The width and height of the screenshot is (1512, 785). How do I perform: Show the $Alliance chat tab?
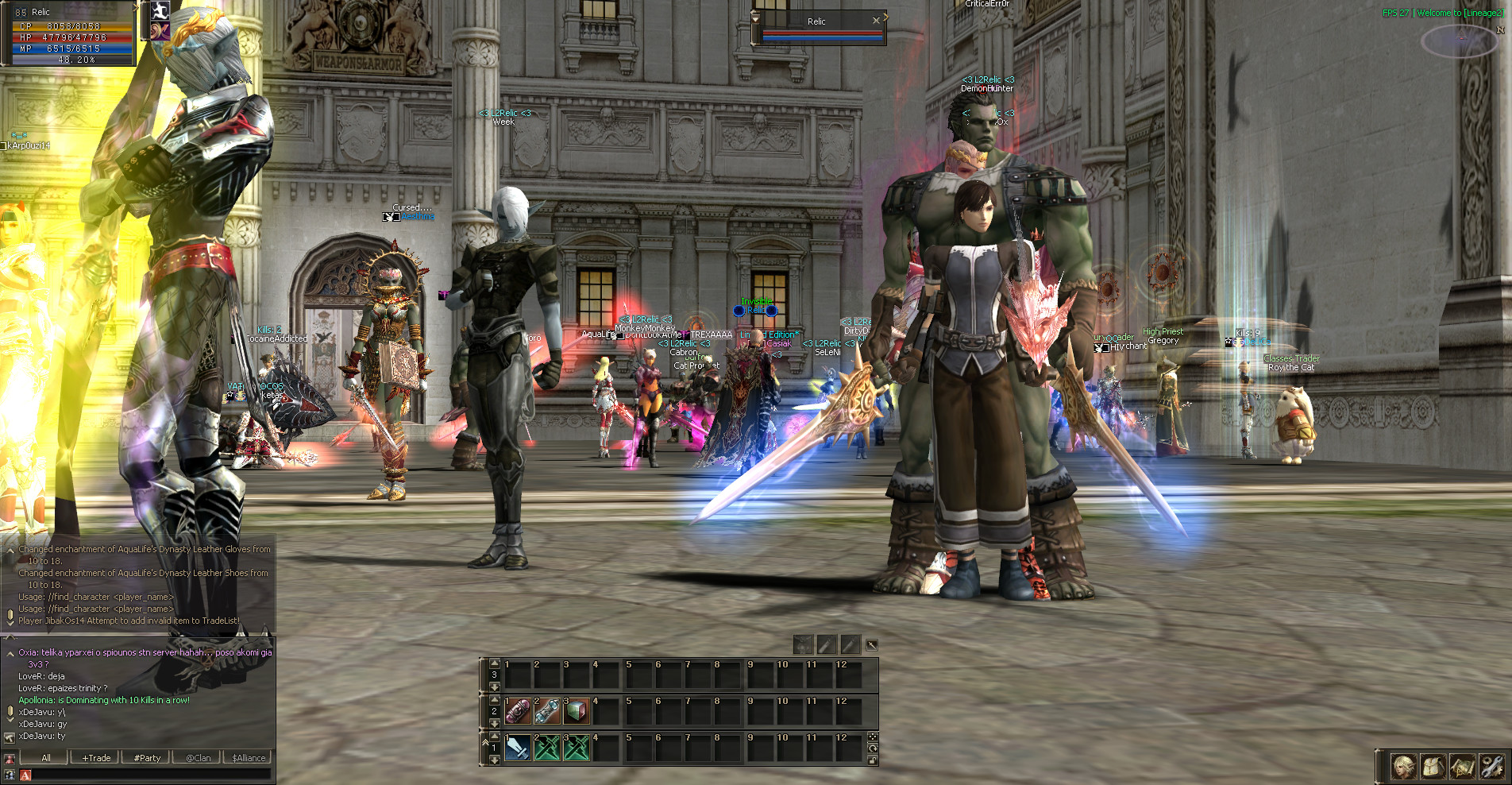click(x=249, y=758)
